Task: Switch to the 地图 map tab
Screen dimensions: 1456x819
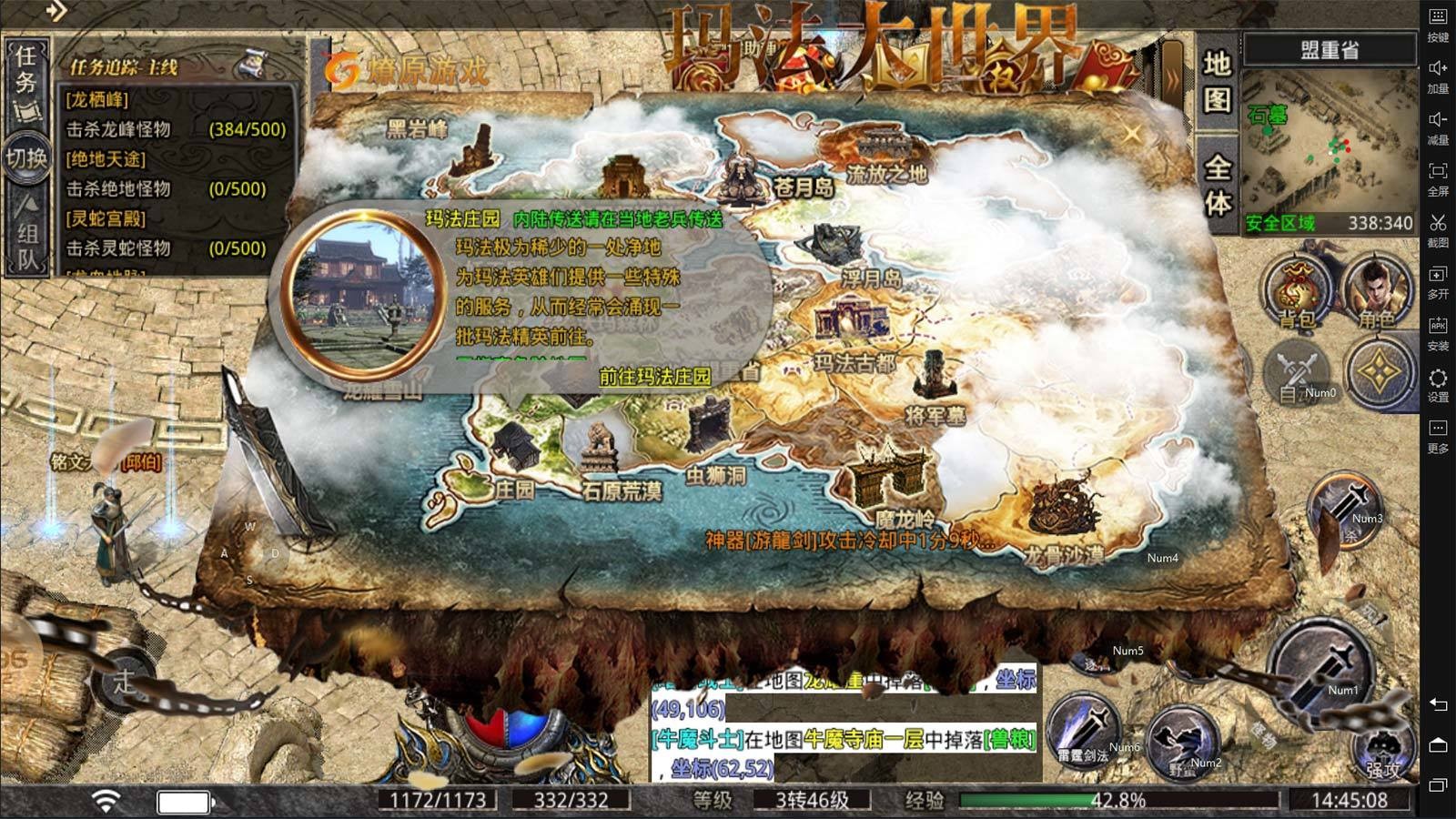Action: (1218, 82)
